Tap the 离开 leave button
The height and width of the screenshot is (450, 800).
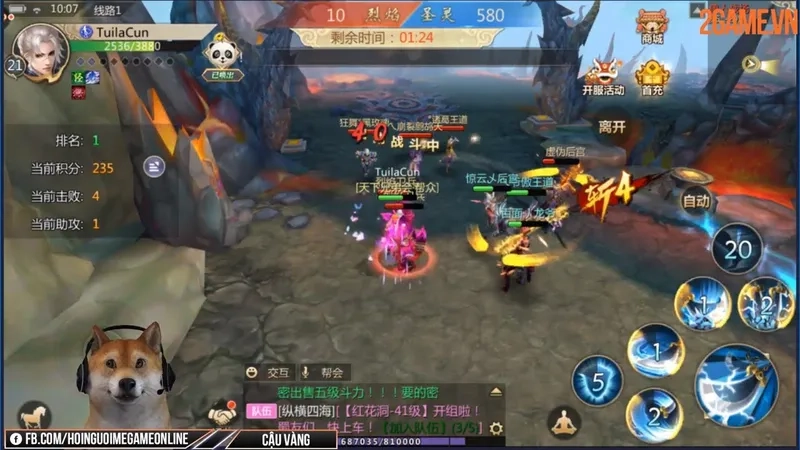point(611,127)
